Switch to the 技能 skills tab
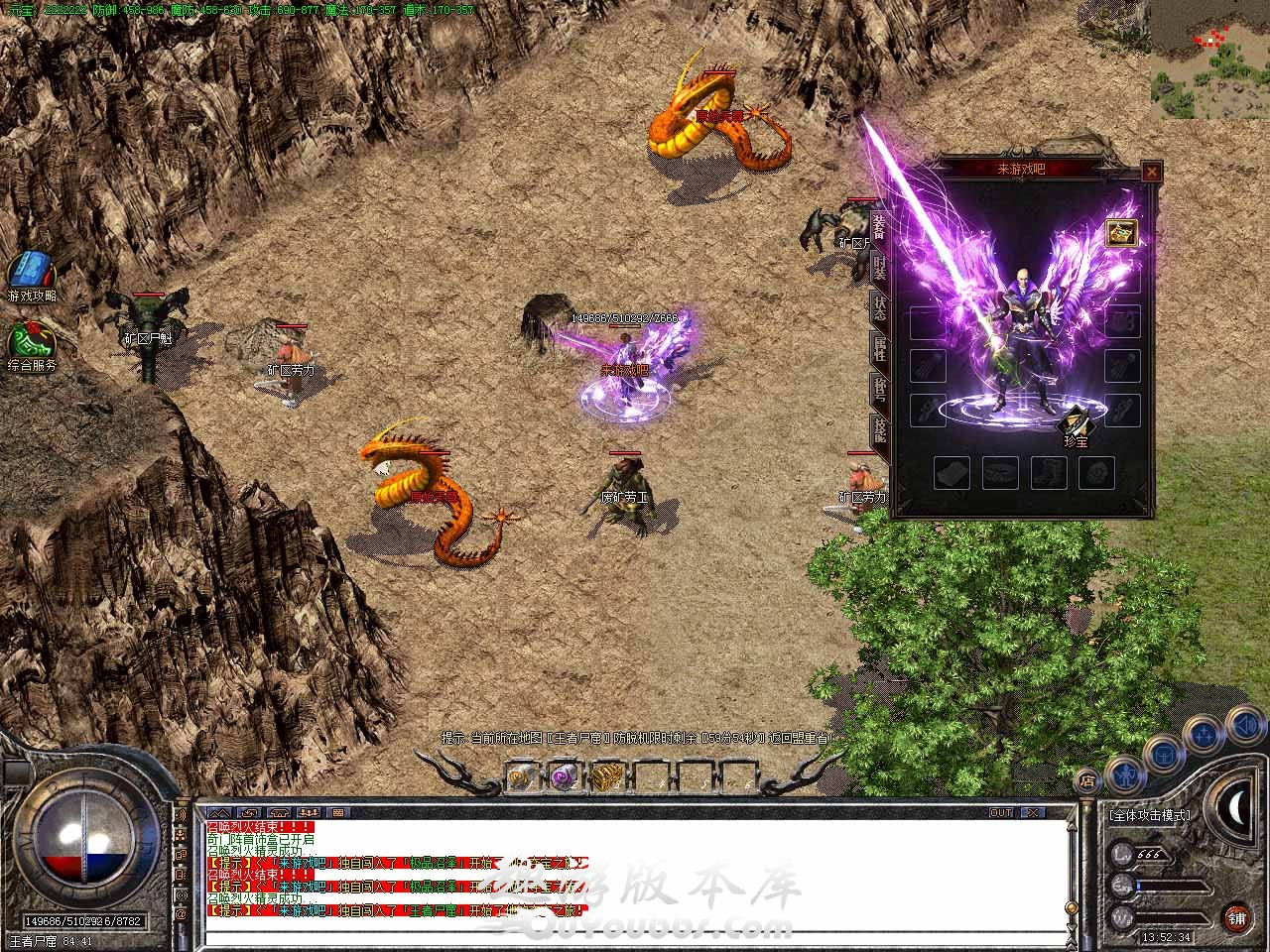 [879, 428]
